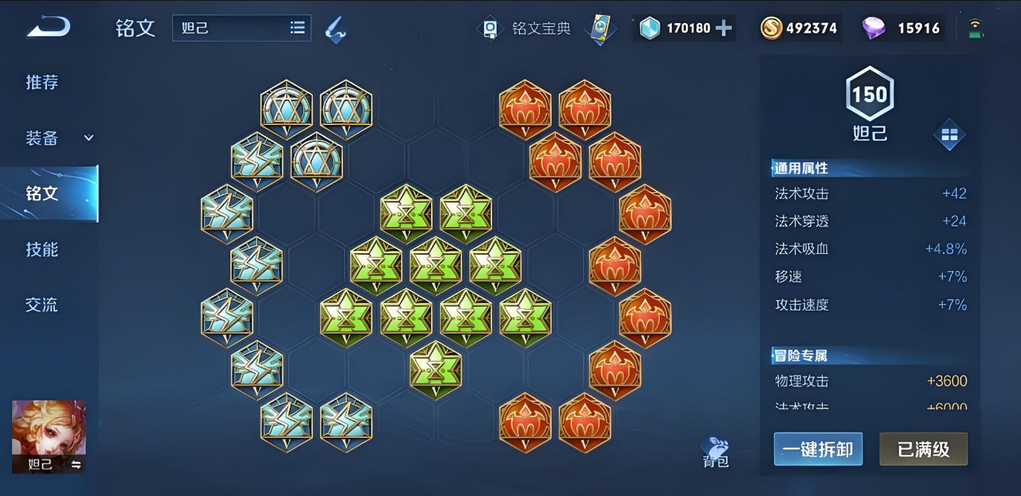Add more blue diamonds with plus button
1021x496 pixels.
click(724, 28)
